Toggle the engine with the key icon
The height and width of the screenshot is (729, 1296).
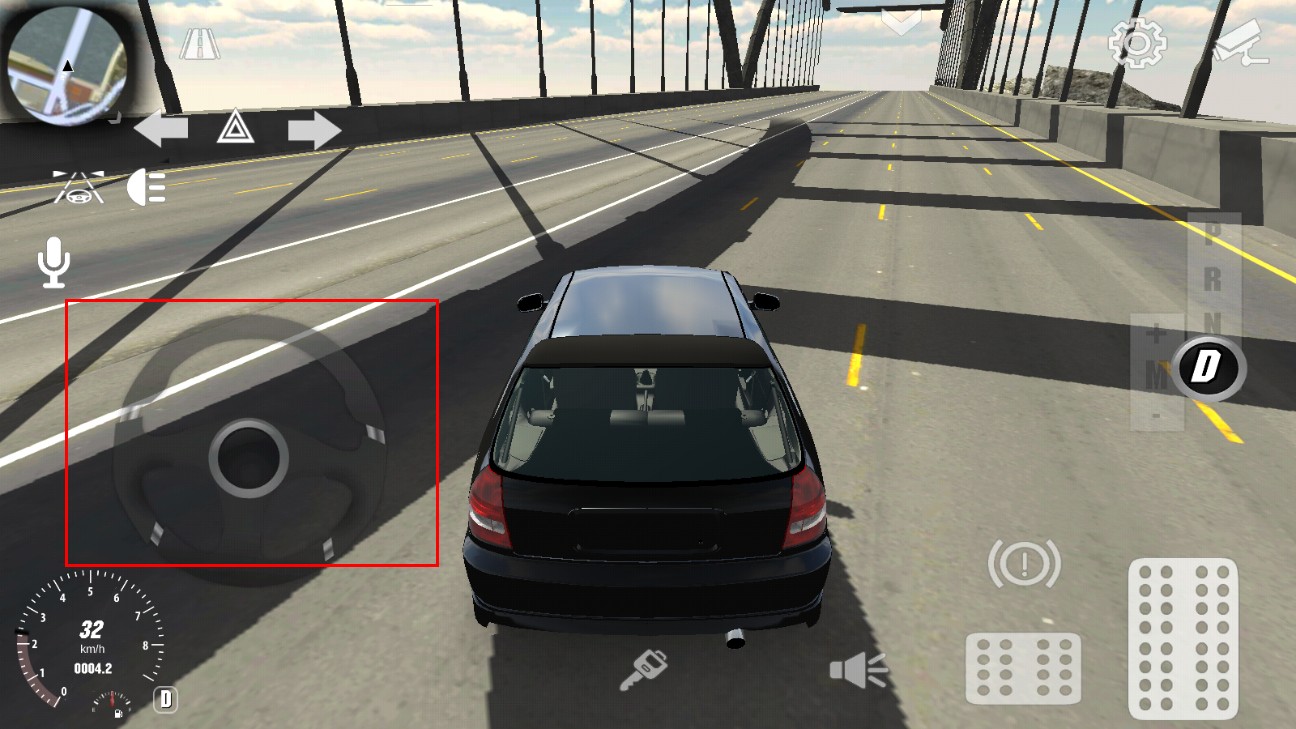[x=642, y=670]
